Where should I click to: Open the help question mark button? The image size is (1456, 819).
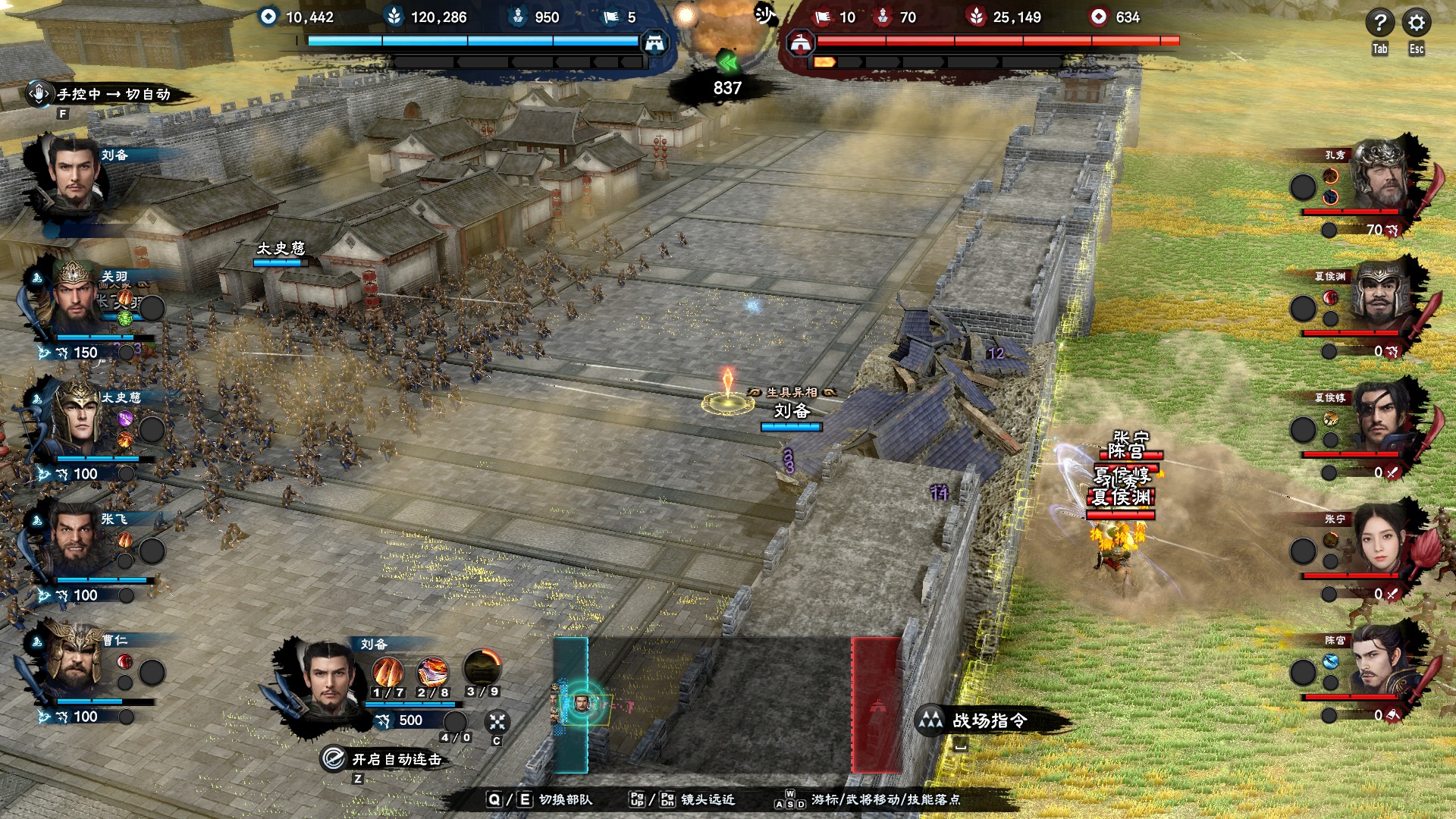1379,24
